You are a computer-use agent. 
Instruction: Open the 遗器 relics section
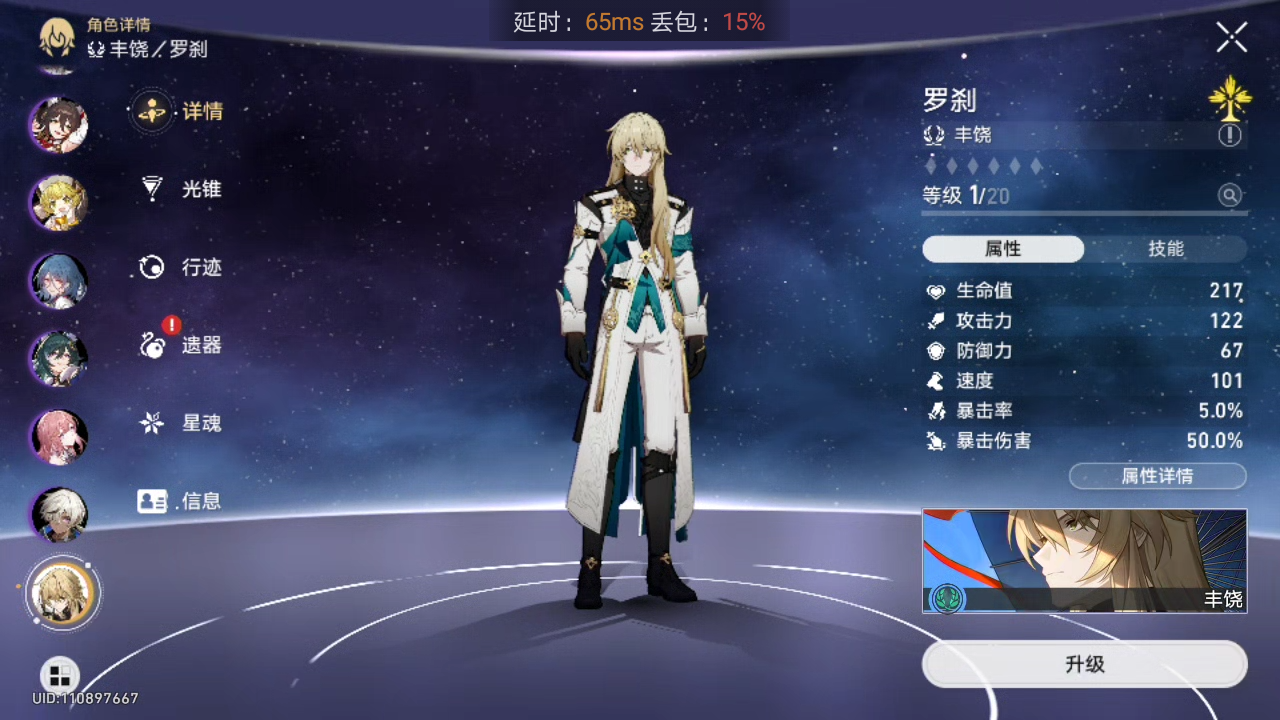pos(181,345)
